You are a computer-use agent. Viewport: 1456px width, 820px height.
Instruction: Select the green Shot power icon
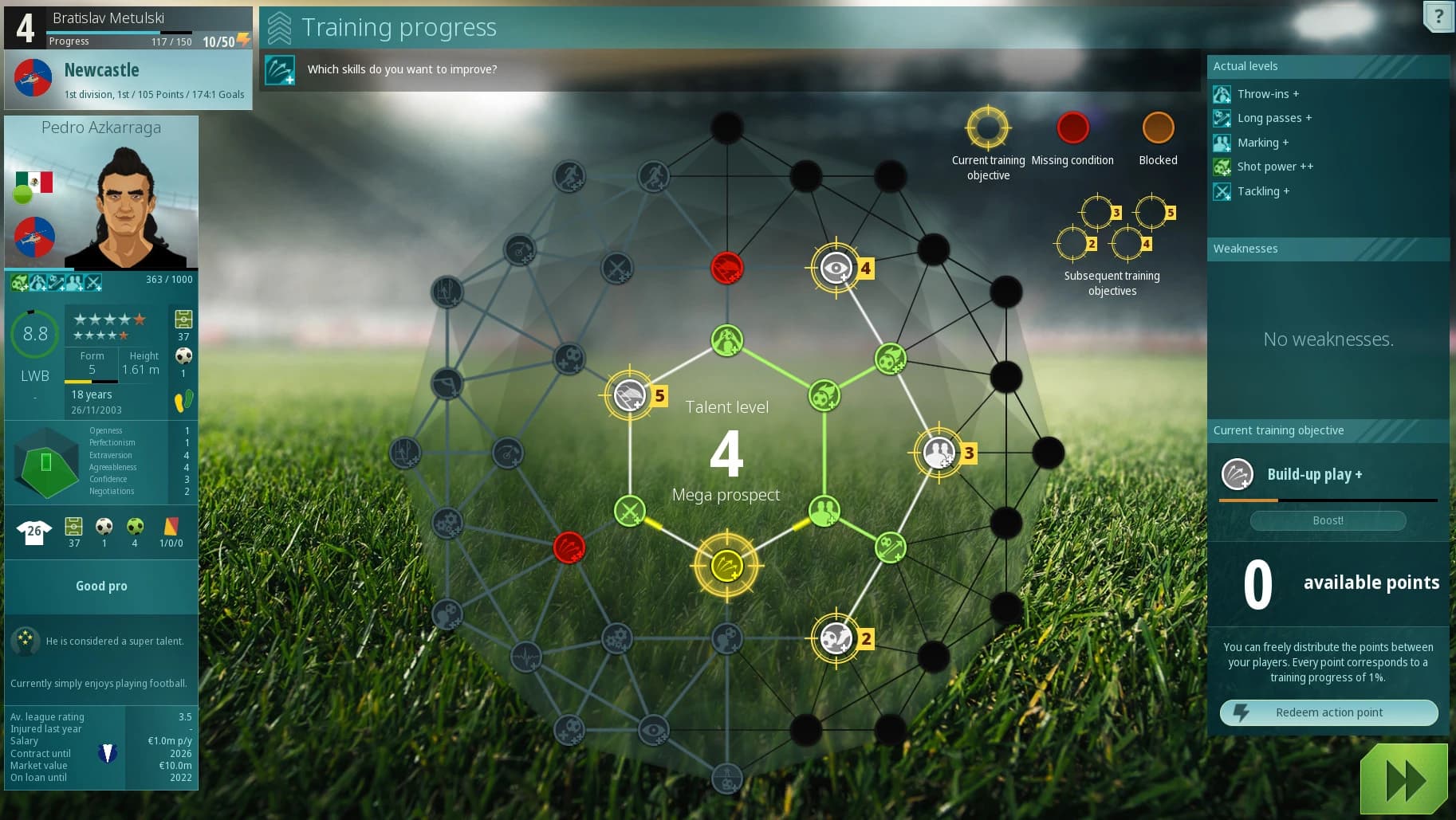pyautogui.click(x=1221, y=167)
